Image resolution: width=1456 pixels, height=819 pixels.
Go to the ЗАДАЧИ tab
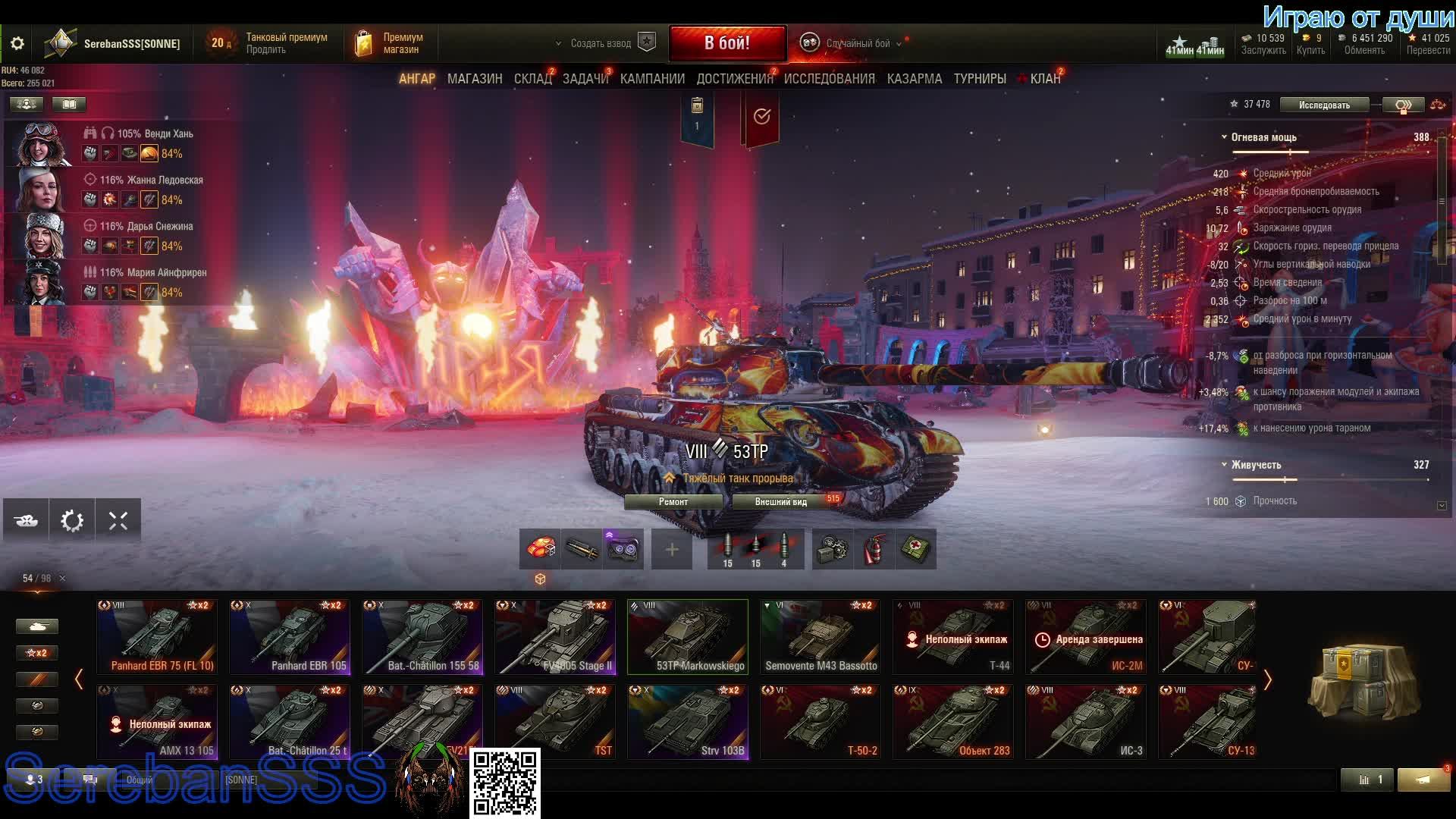[585, 79]
